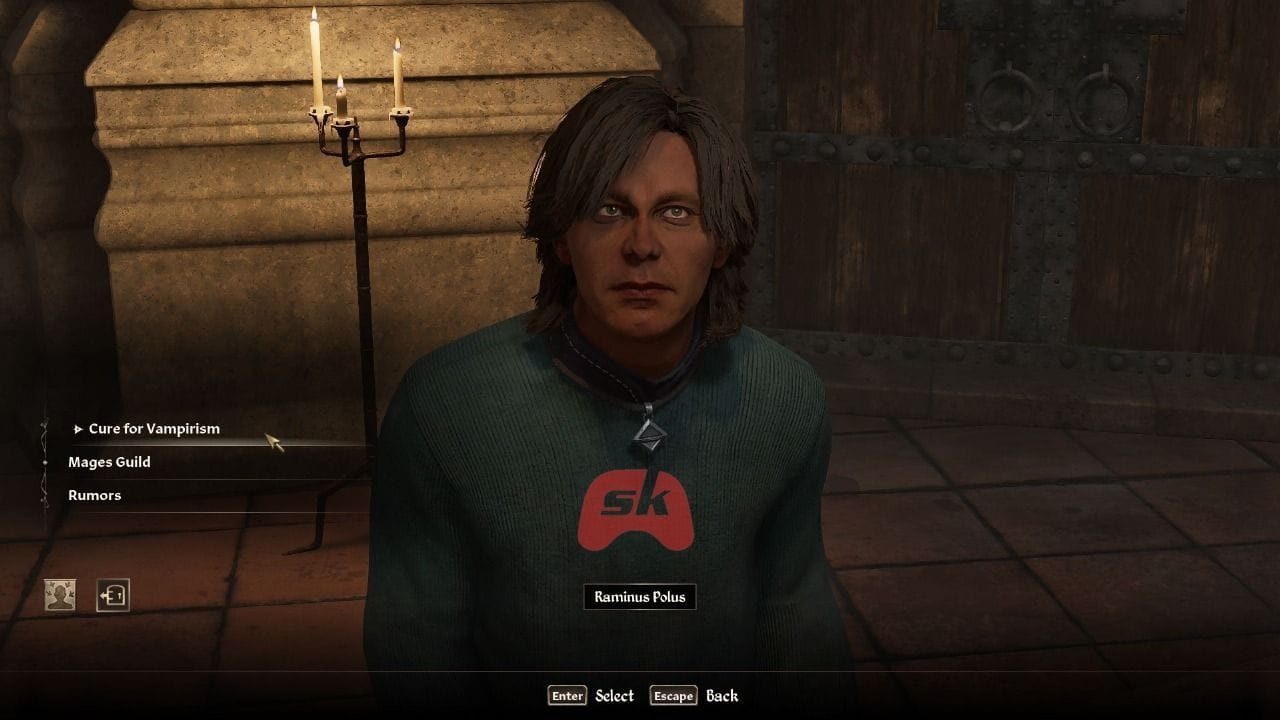Open the persuasion minigame face icon
The width and height of the screenshot is (1280, 720).
pos(60,595)
